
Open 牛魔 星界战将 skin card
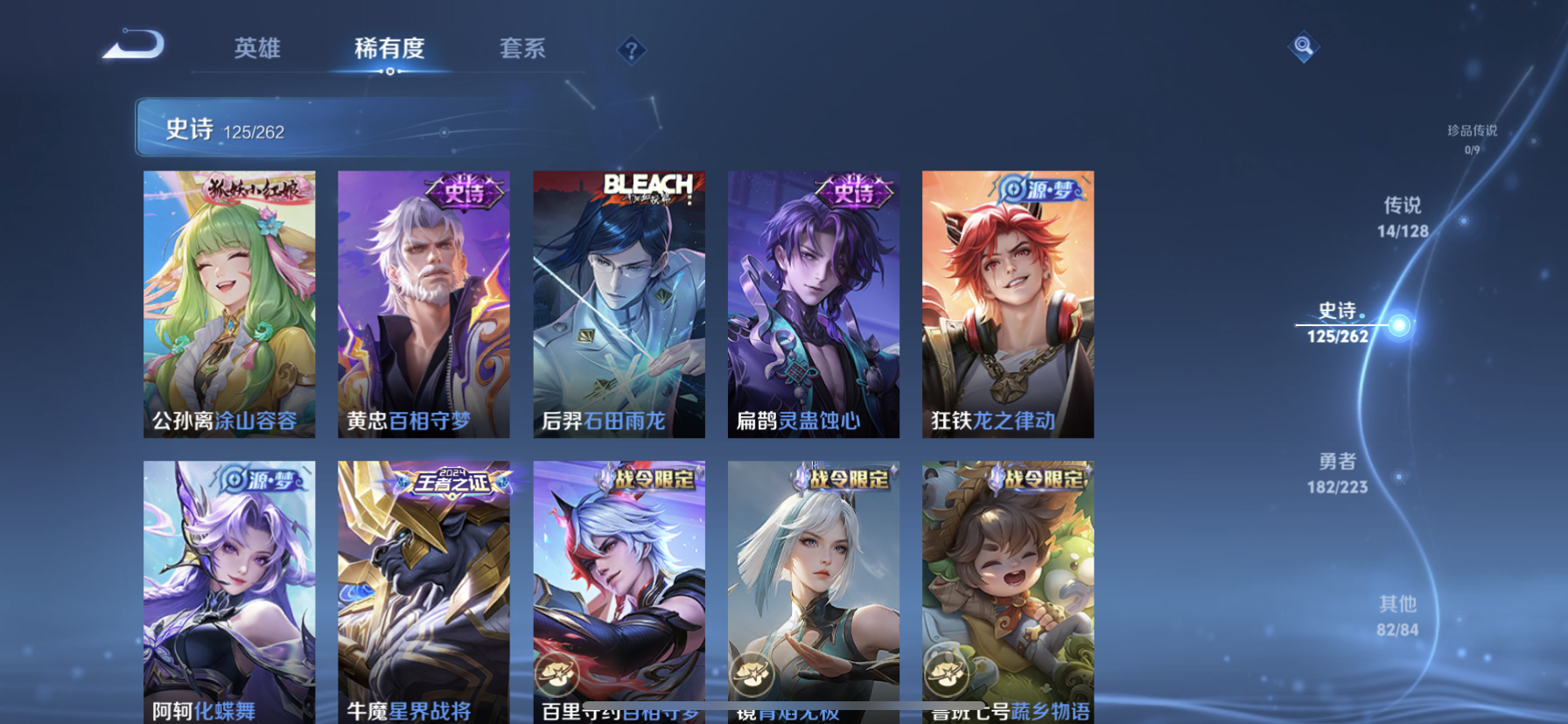pyautogui.click(x=423, y=590)
